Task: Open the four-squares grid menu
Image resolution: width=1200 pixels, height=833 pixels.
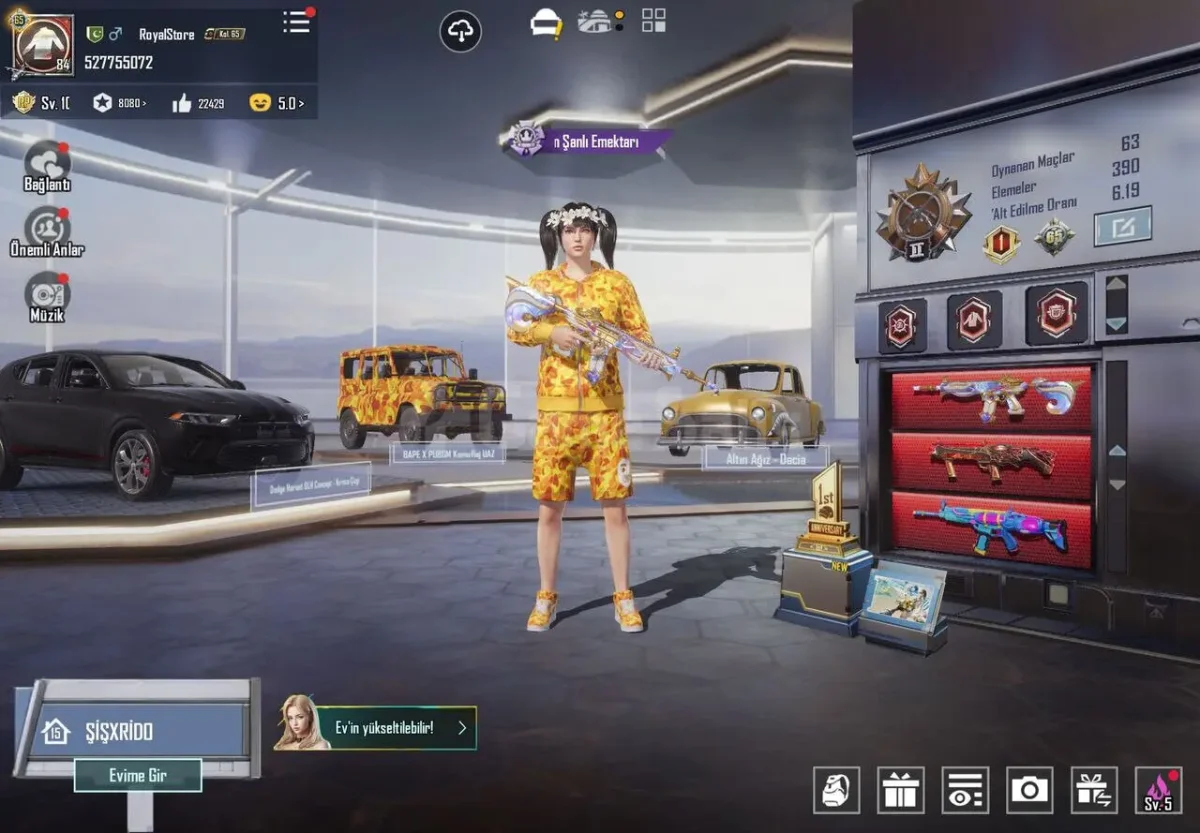Action: click(653, 20)
